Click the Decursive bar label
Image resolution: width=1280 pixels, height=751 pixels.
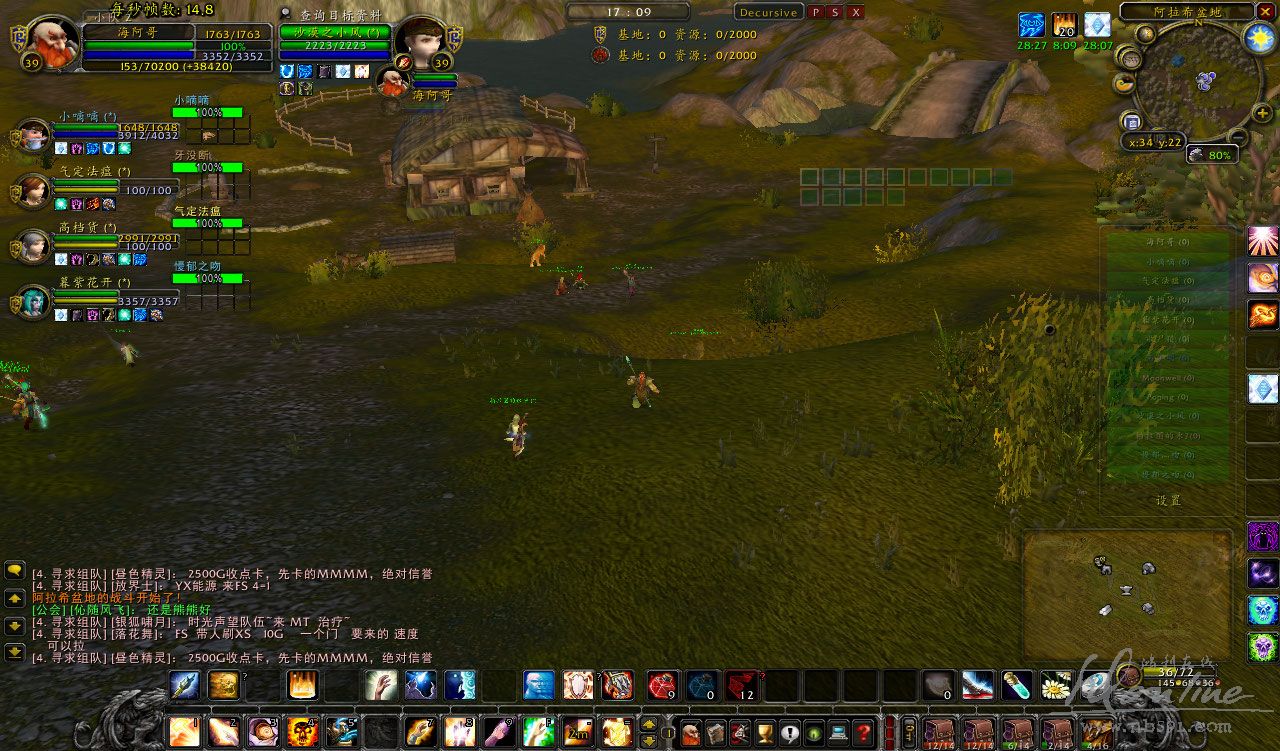[767, 12]
